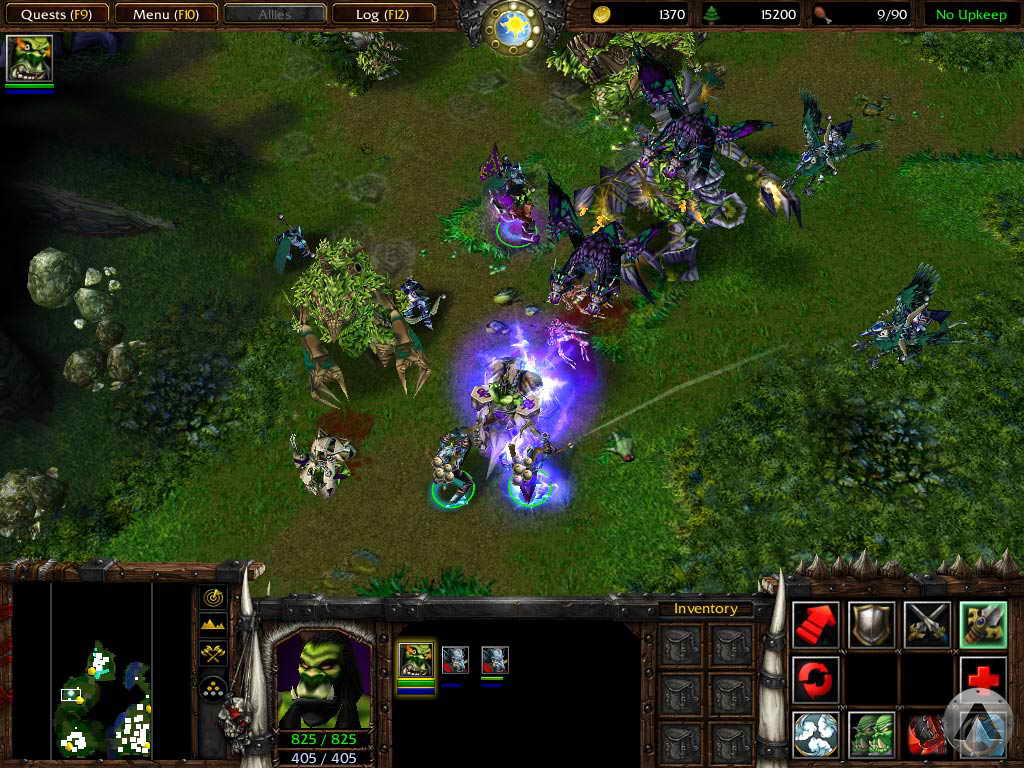Activate the twin orc heads ability

click(x=871, y=734)
